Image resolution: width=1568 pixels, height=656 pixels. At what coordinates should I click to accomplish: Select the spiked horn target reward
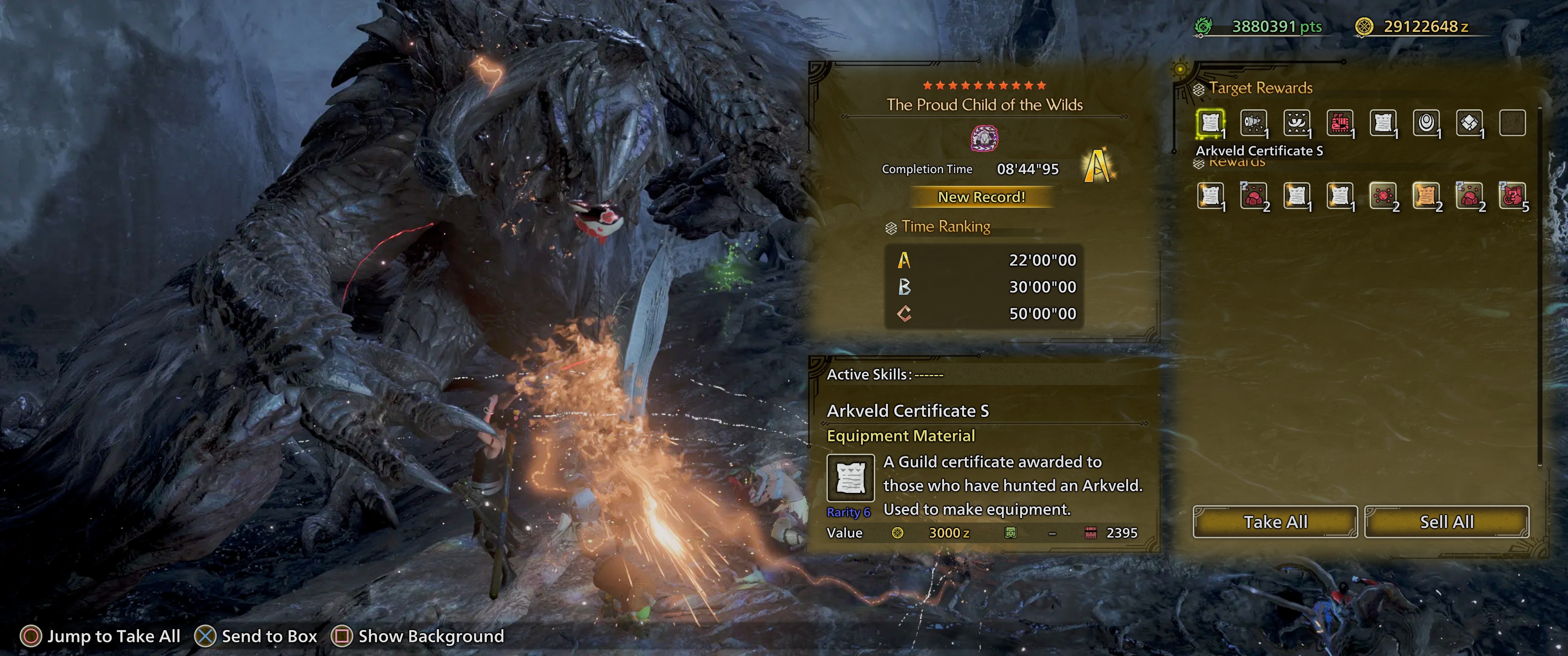(1253, 123)
